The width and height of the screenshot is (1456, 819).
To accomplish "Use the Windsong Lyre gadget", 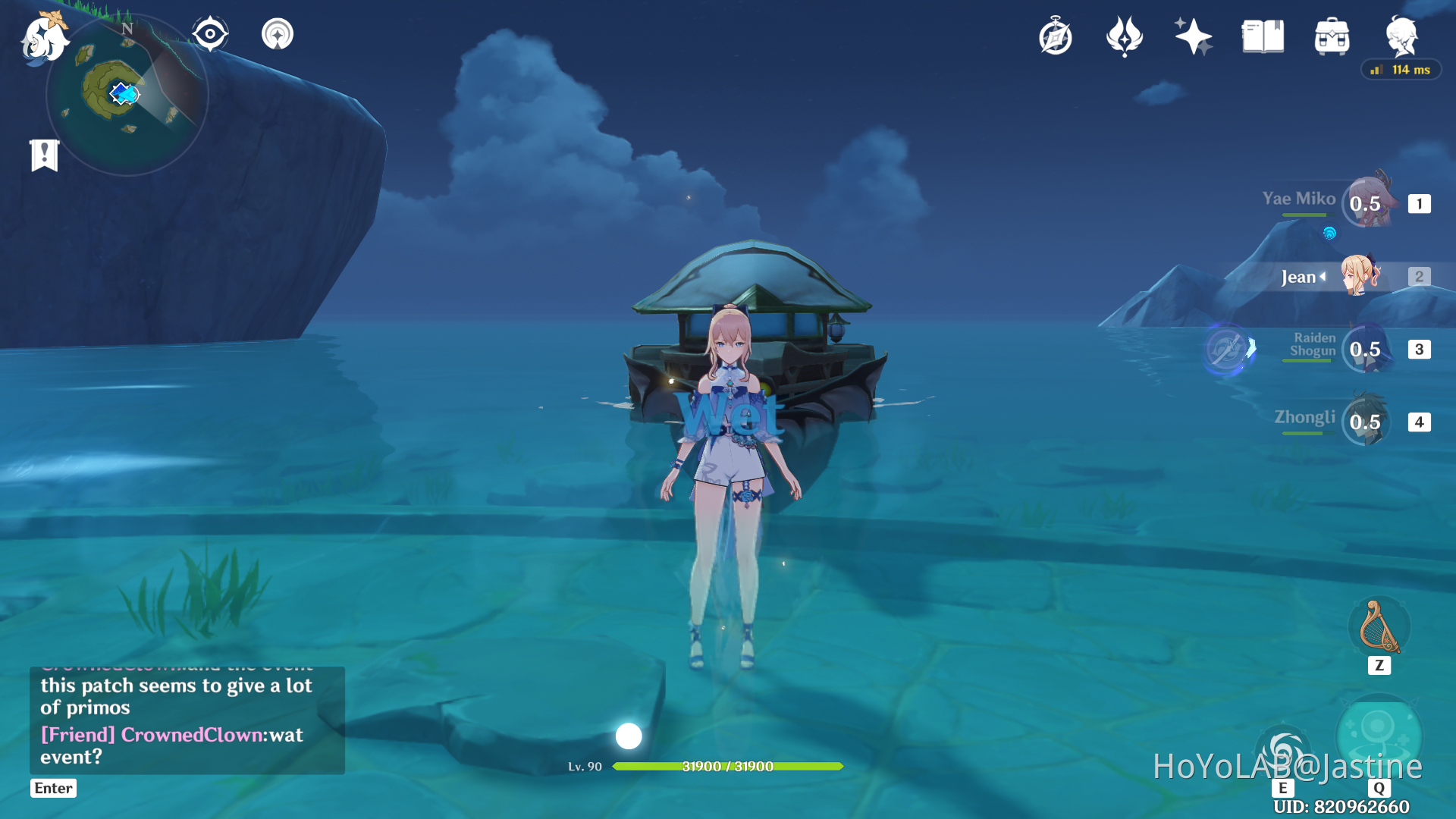I will (1379, 626).
